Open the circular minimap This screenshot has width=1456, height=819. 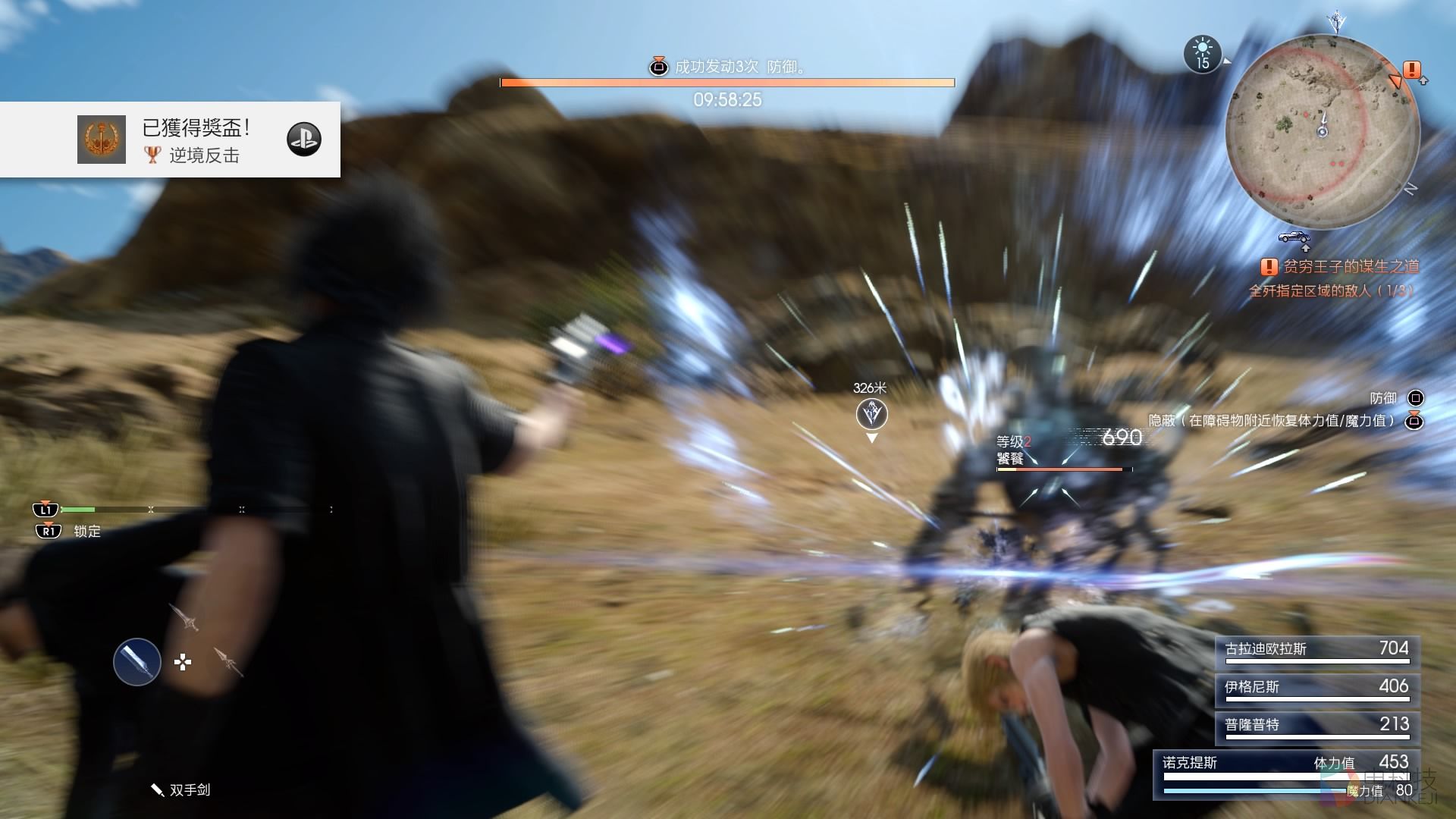1322,132
